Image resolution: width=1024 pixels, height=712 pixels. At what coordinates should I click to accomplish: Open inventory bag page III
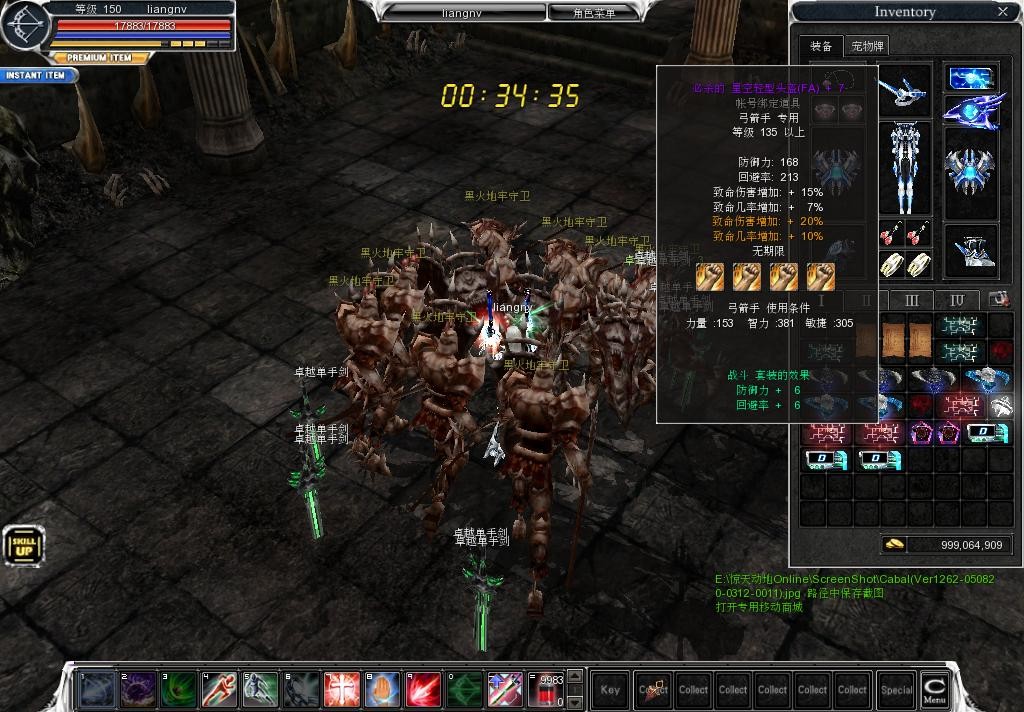[911, 300]
